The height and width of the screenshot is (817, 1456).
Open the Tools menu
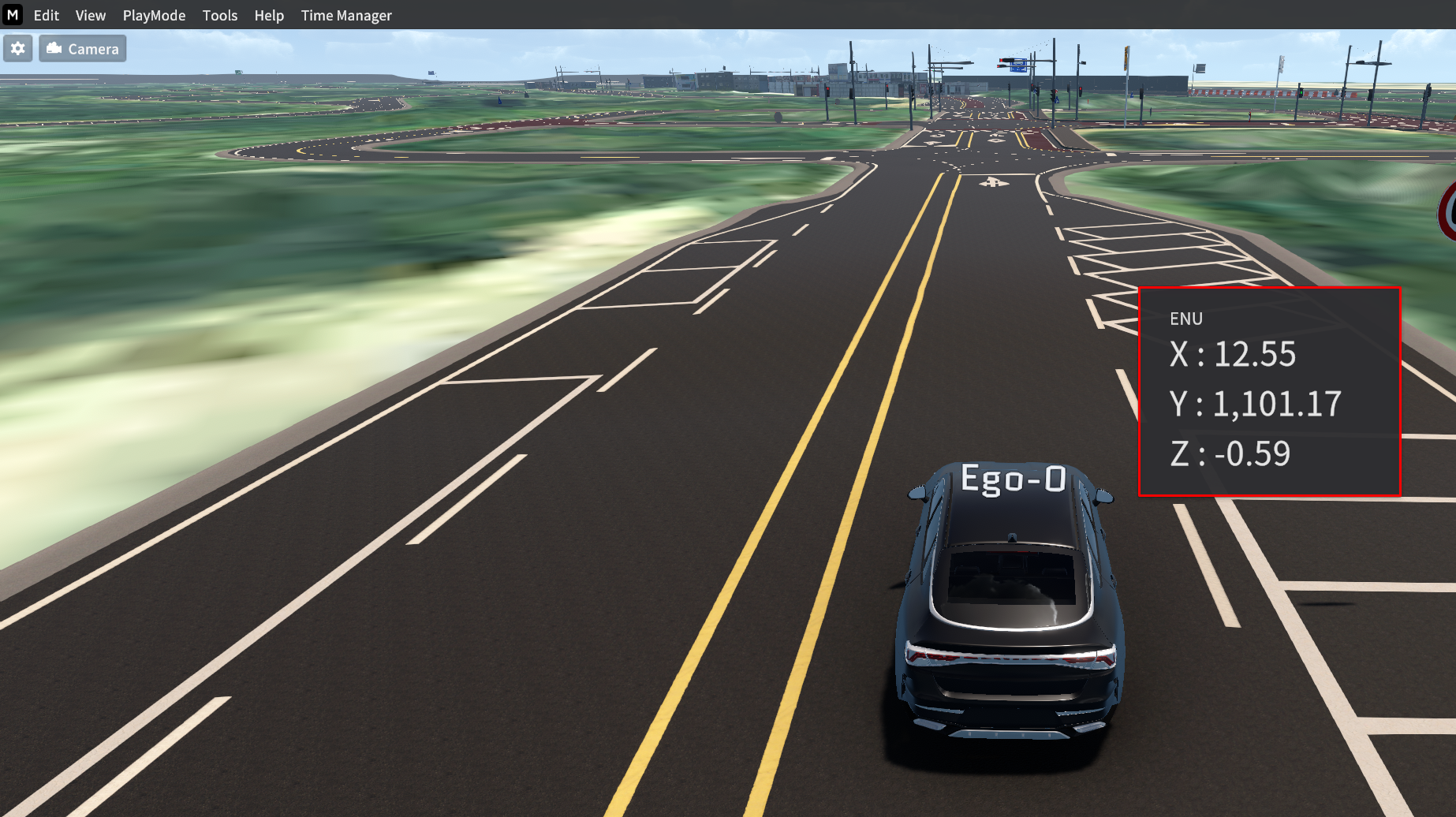click(x=219, y=15)
